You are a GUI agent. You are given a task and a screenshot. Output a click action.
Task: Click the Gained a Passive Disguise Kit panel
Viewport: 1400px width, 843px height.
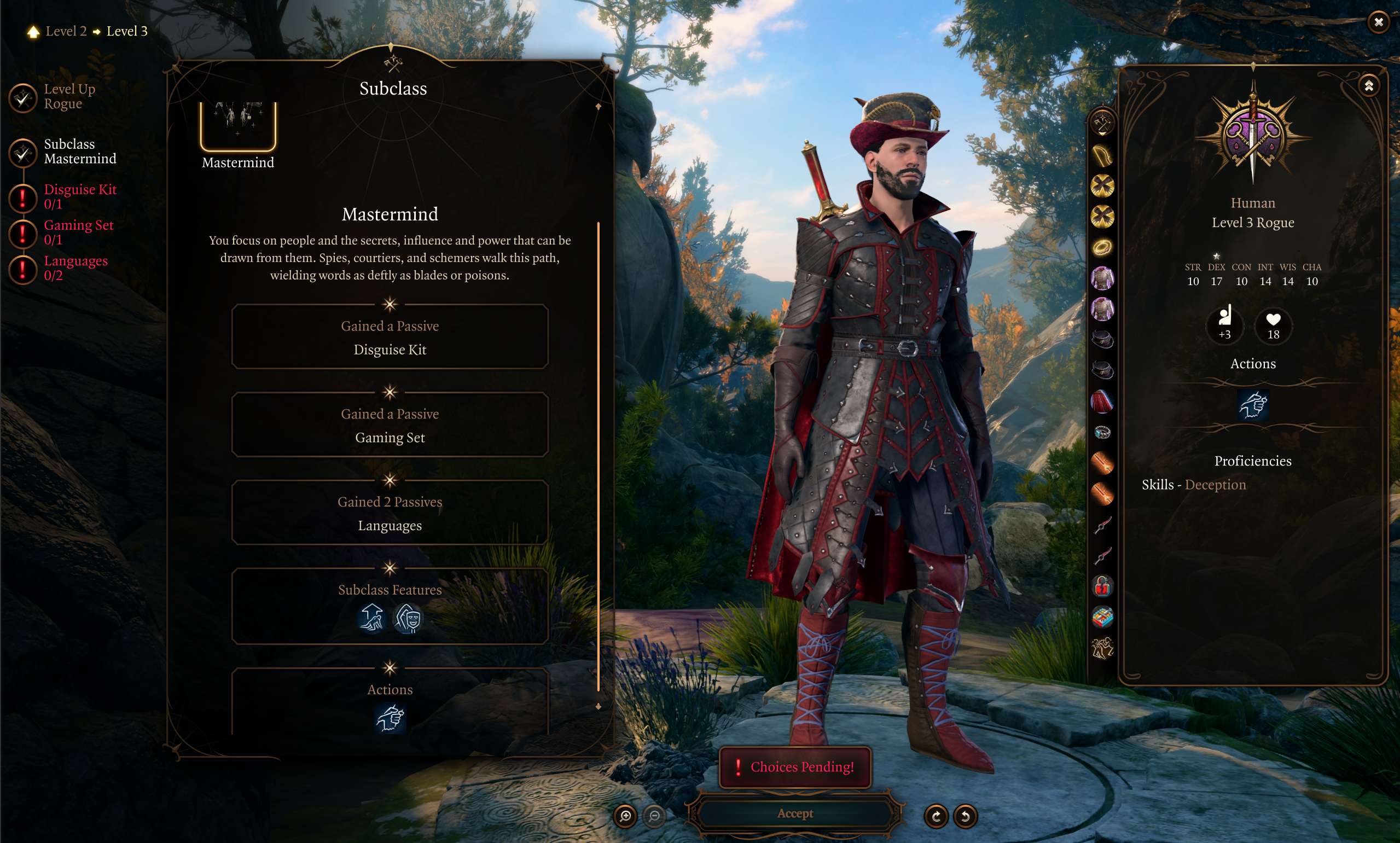pos(390,338)
